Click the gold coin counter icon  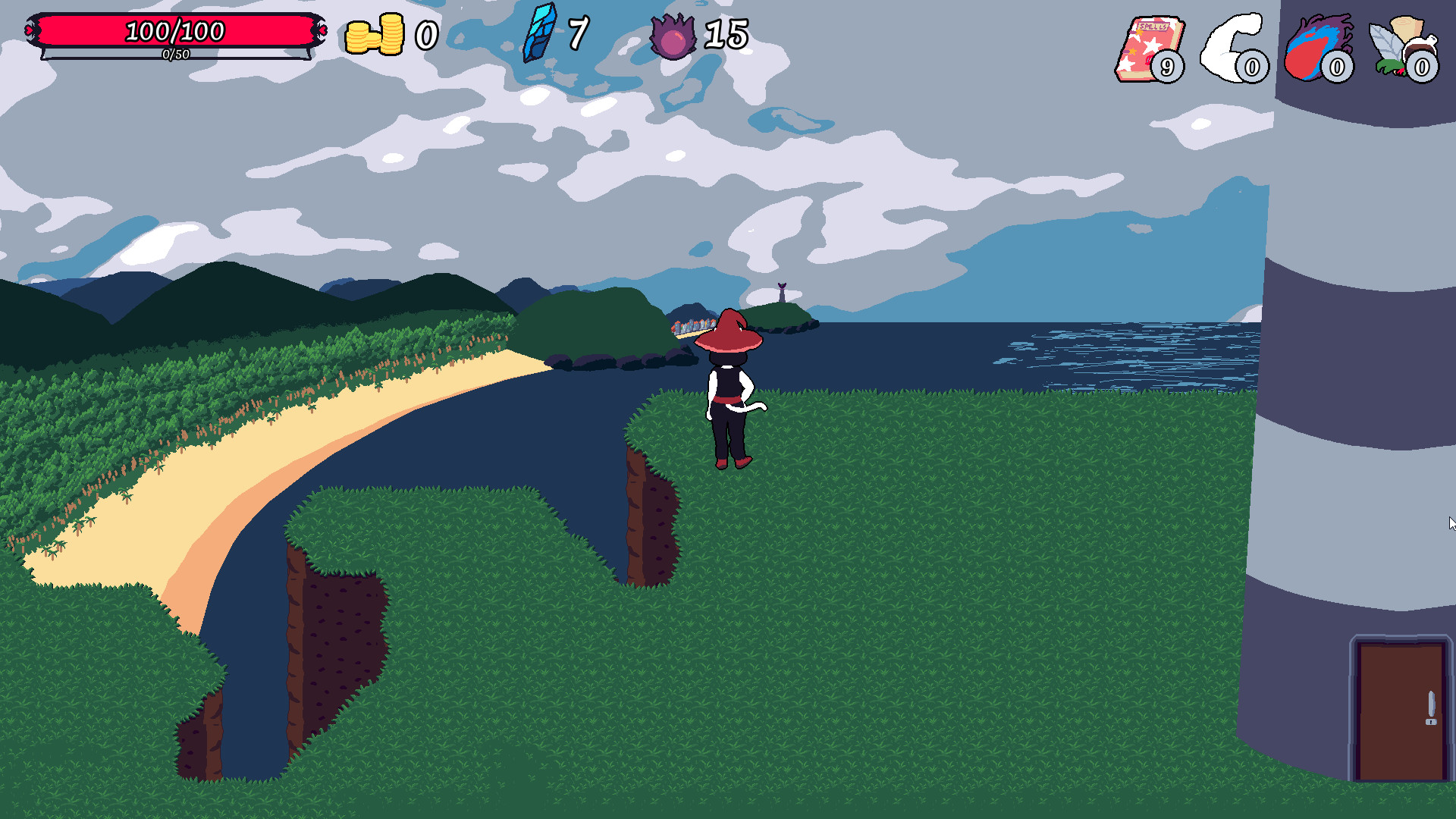tap(375, 34)
